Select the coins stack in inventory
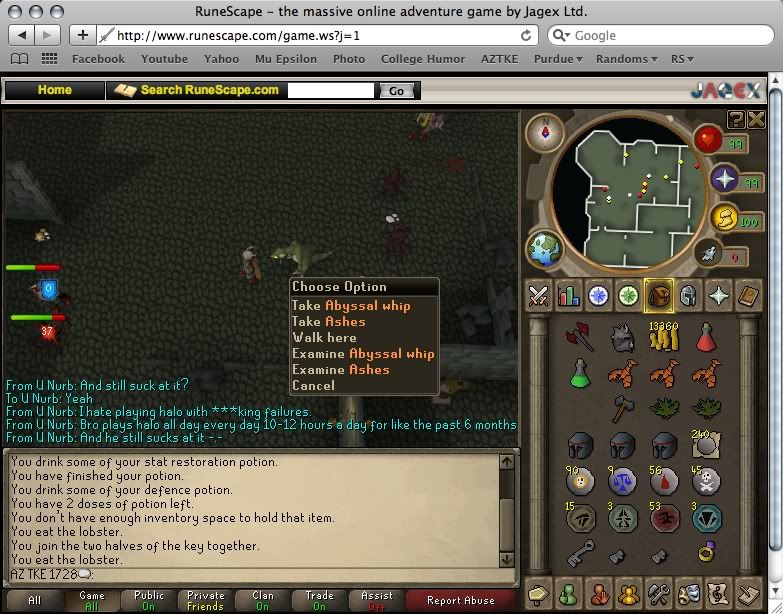This screenshot has height=614, width=783. coord(664,339)
